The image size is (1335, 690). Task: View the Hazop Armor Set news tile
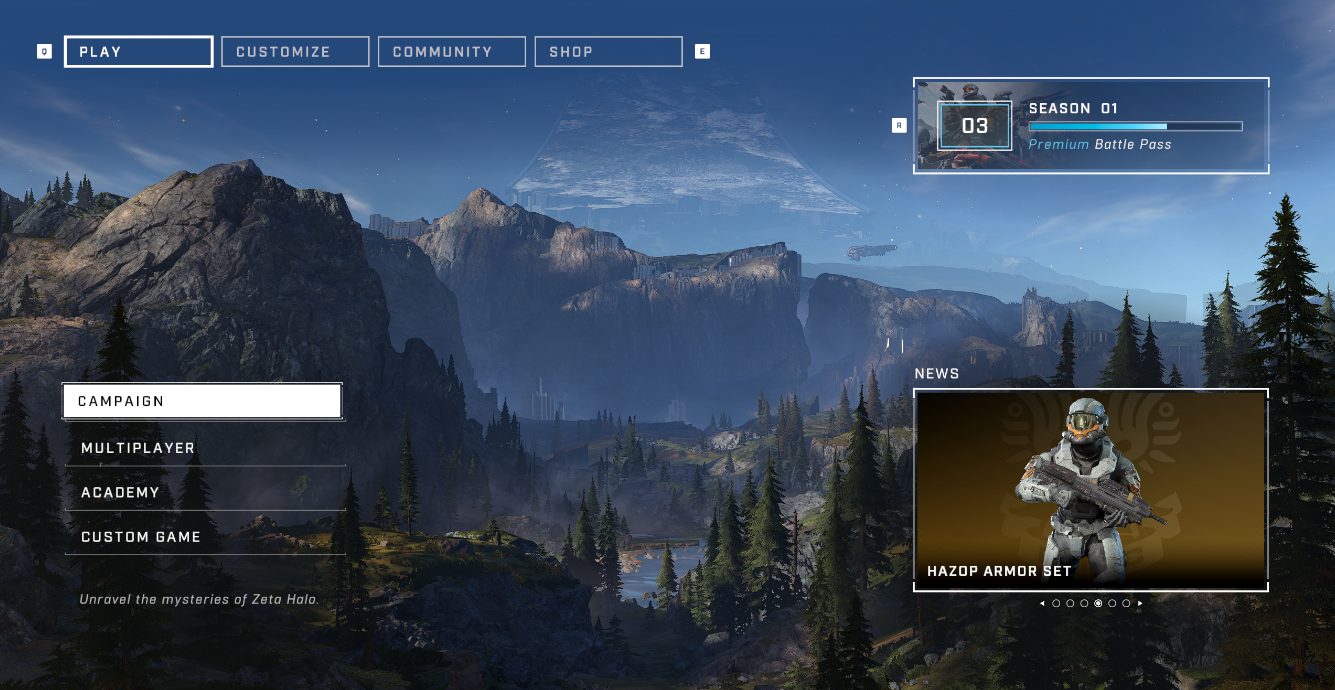pyautogui.click(x=1091, y=490)
